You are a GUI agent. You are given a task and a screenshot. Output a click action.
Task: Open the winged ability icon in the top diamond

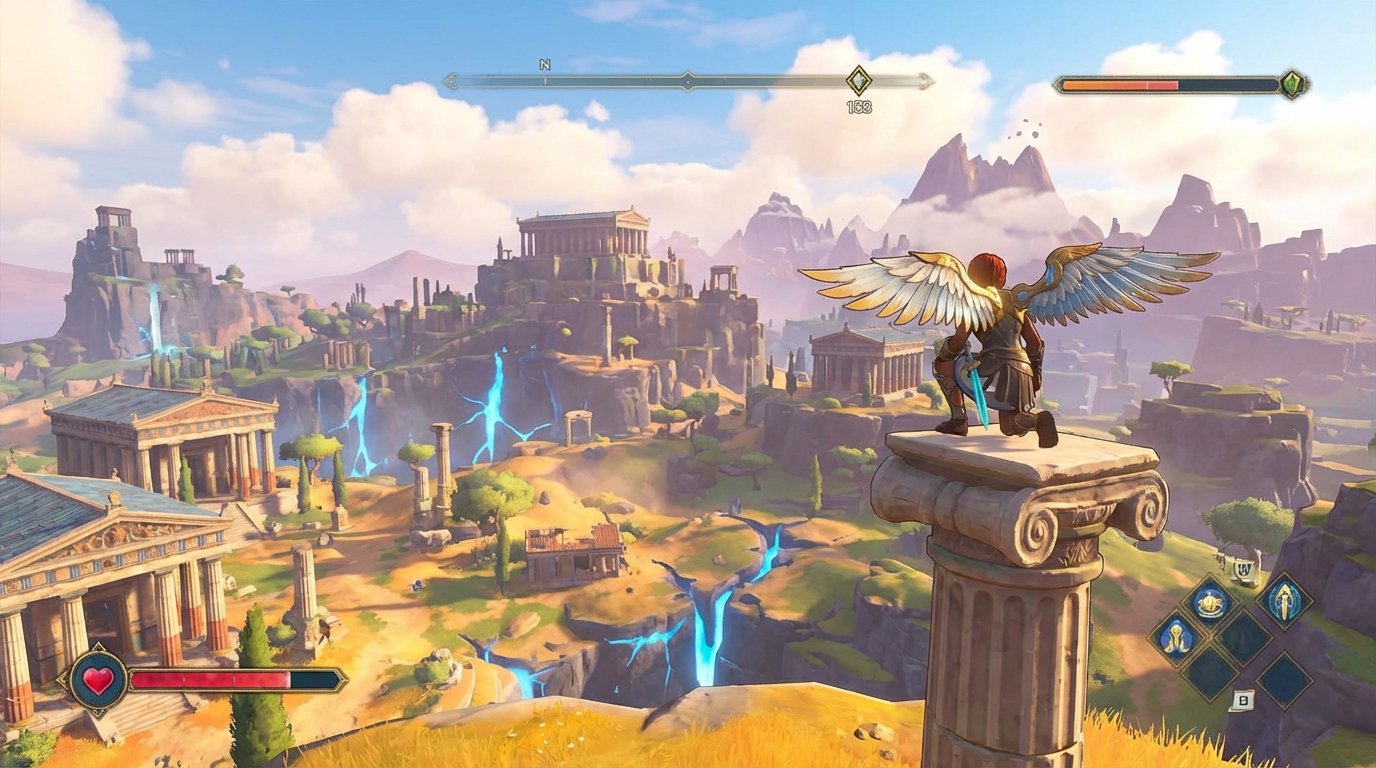[x=1212, y=602]
